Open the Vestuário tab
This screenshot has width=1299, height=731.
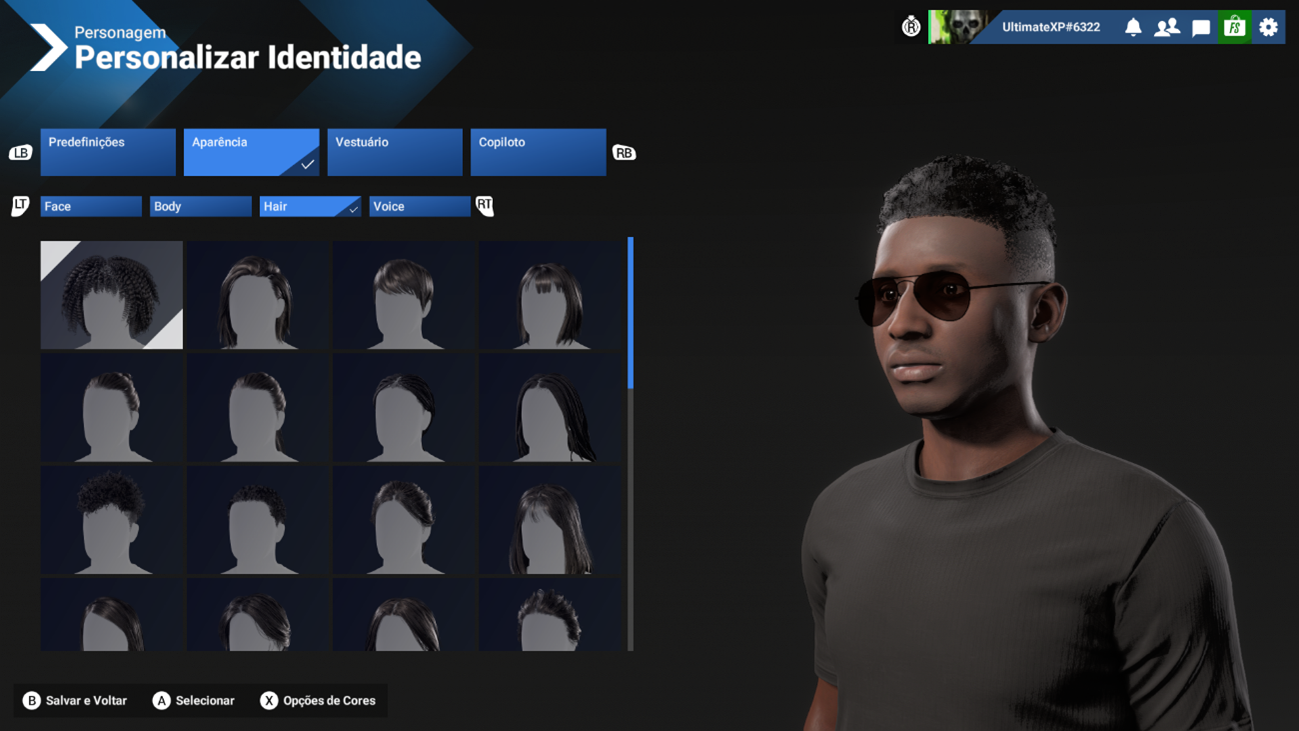pyautogui.click(x=395, y=152)
